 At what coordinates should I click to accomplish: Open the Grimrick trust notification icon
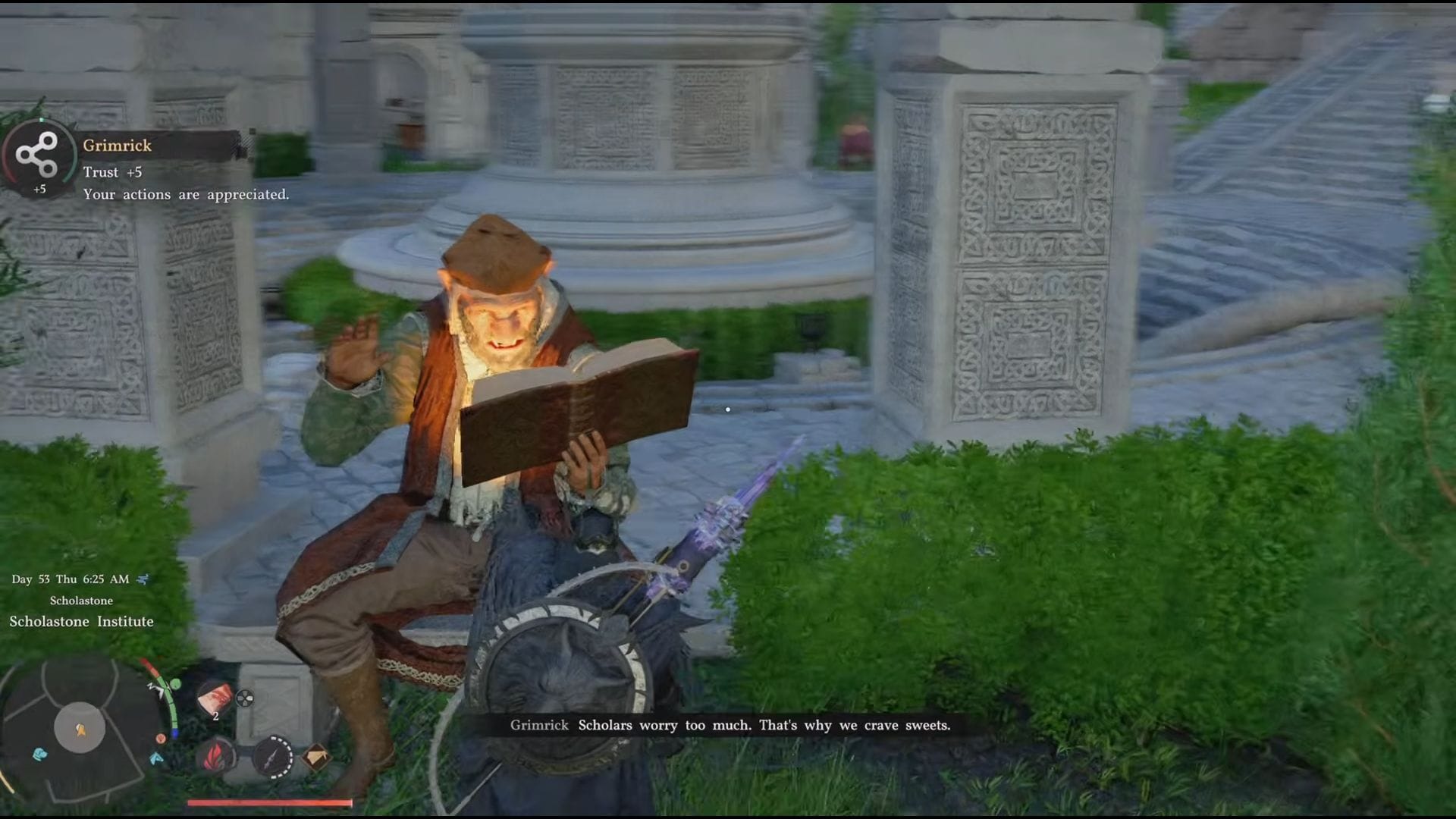(x=38, y=155)
